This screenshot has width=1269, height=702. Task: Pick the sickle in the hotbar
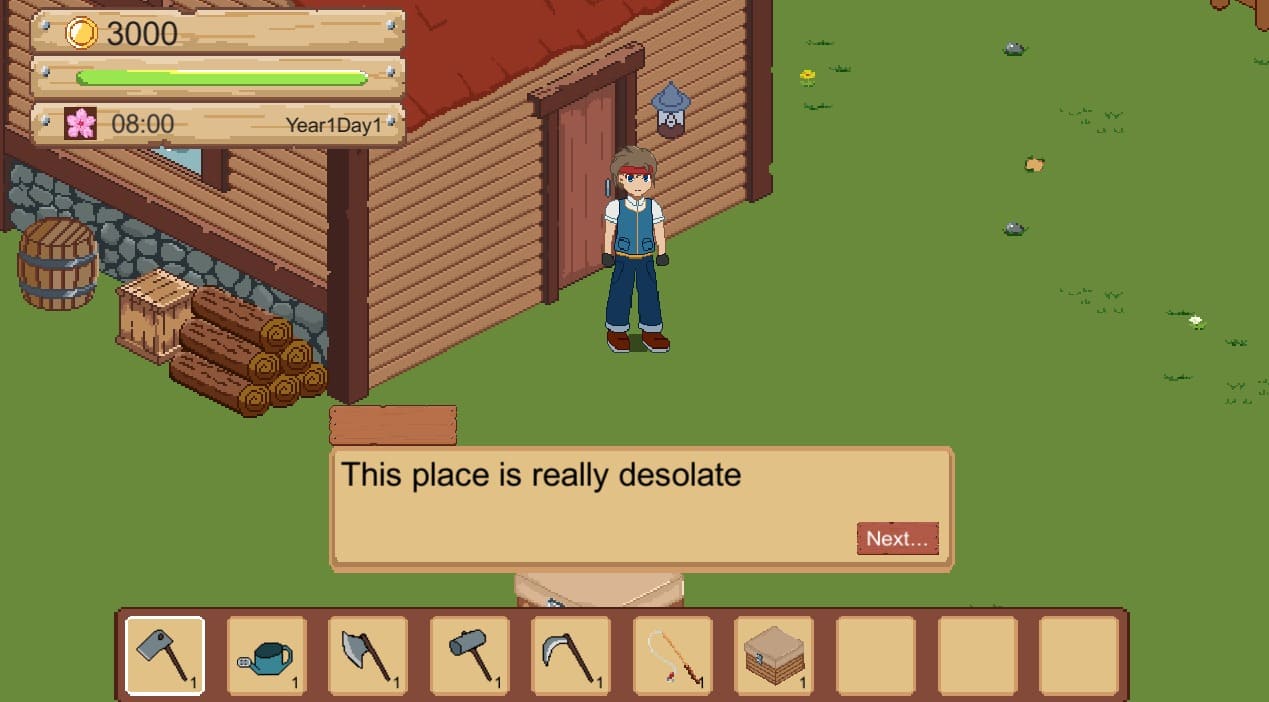(571, 655)
